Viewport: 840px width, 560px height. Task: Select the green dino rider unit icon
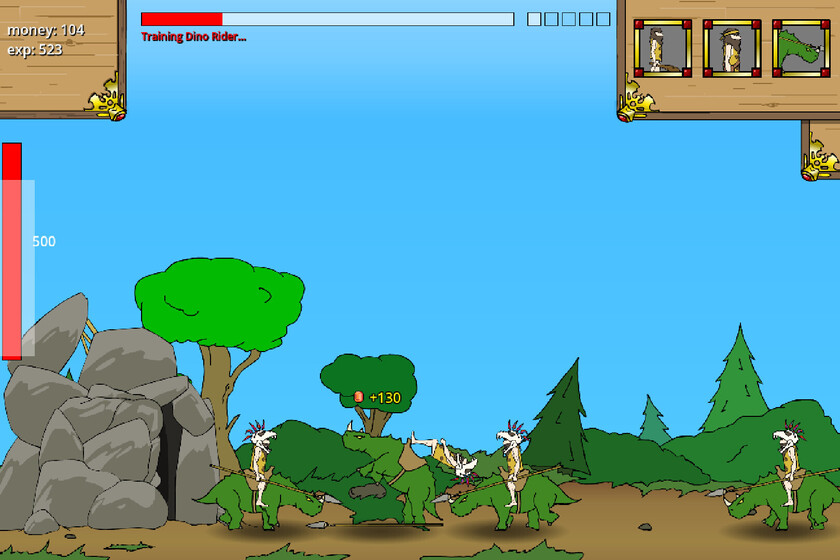[801, 48]
